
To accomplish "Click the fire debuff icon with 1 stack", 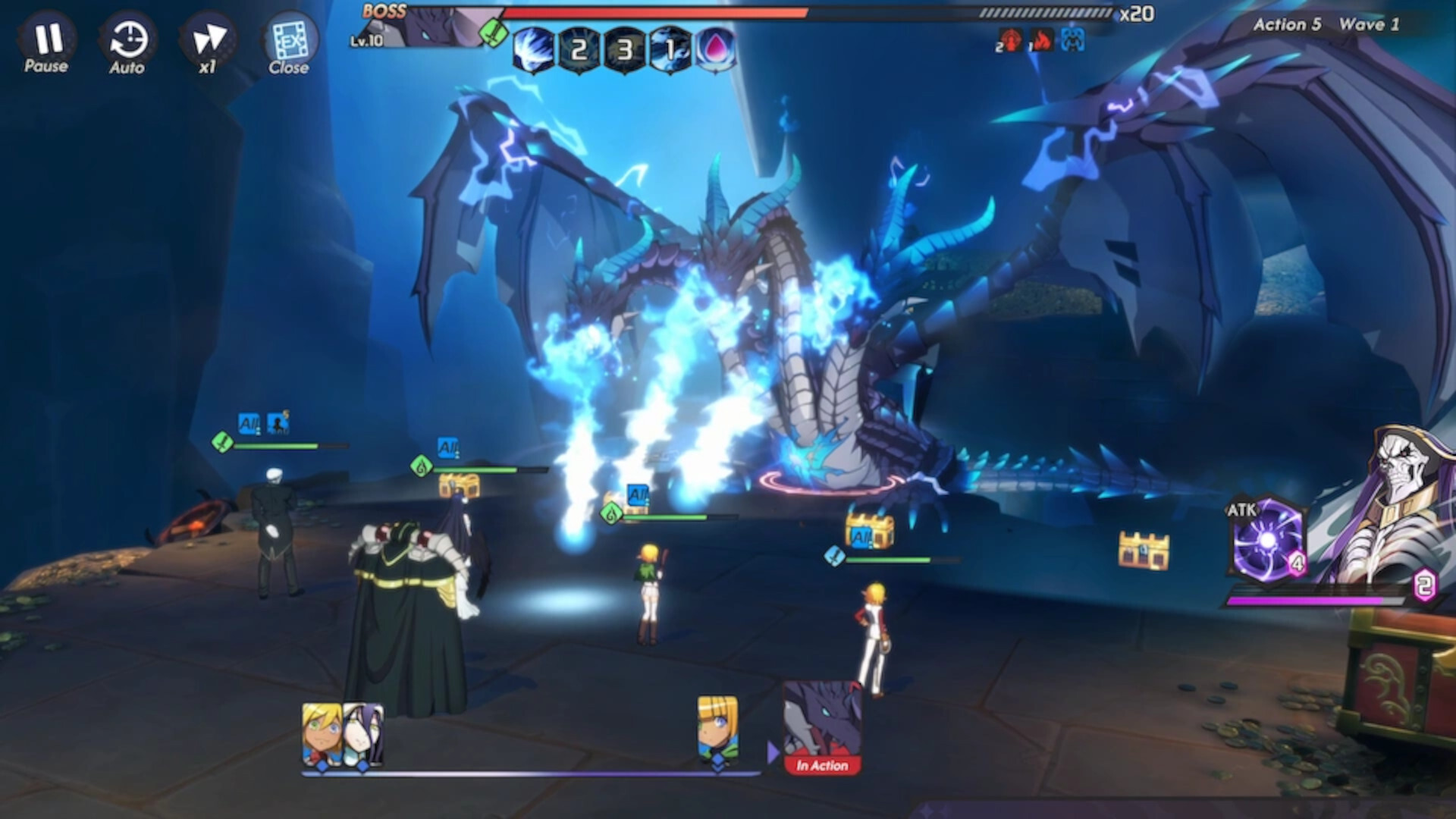I will pos(1042,39).
